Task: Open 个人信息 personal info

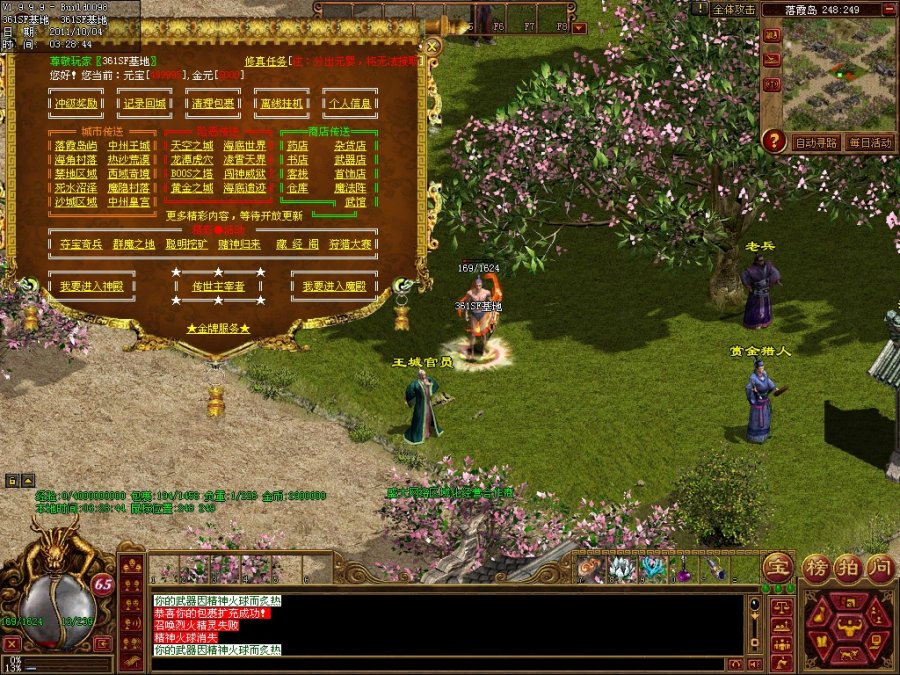Action: [350, 103]
